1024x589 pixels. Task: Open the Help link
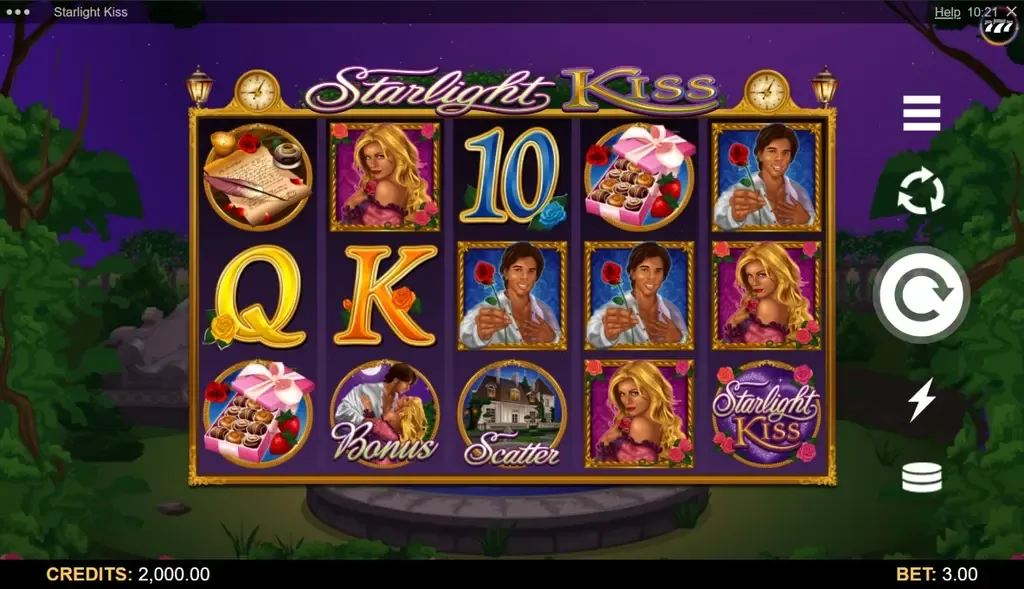[x=947, y=12]
